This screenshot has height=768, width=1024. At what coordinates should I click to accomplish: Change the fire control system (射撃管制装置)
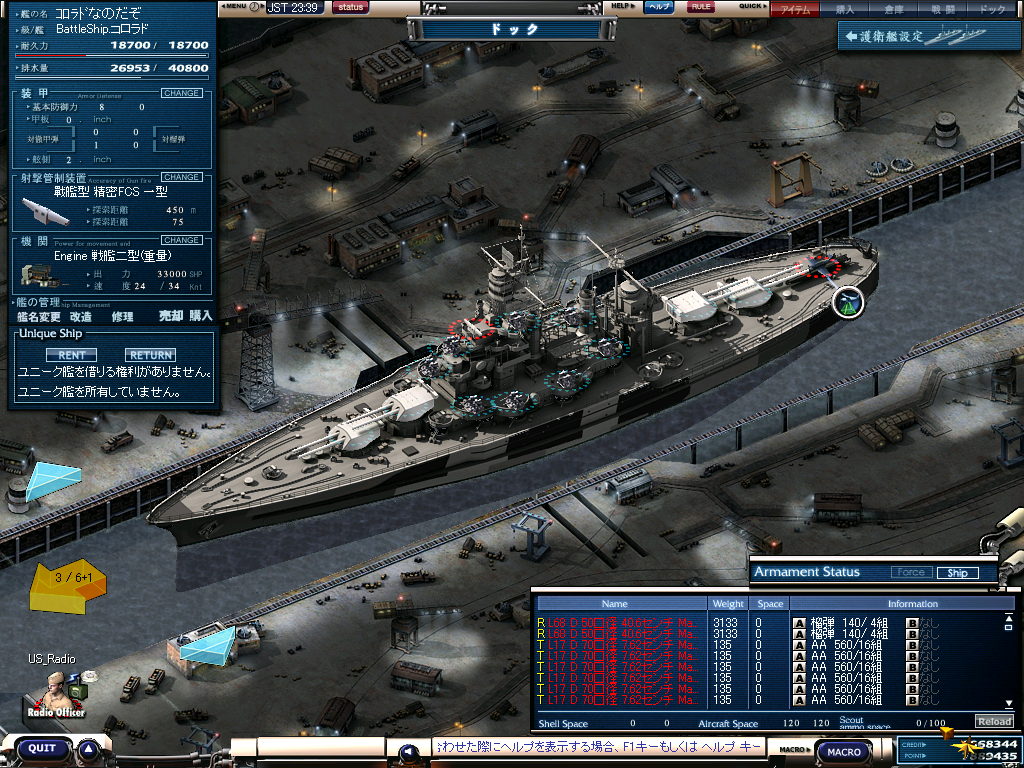point(181,177)
